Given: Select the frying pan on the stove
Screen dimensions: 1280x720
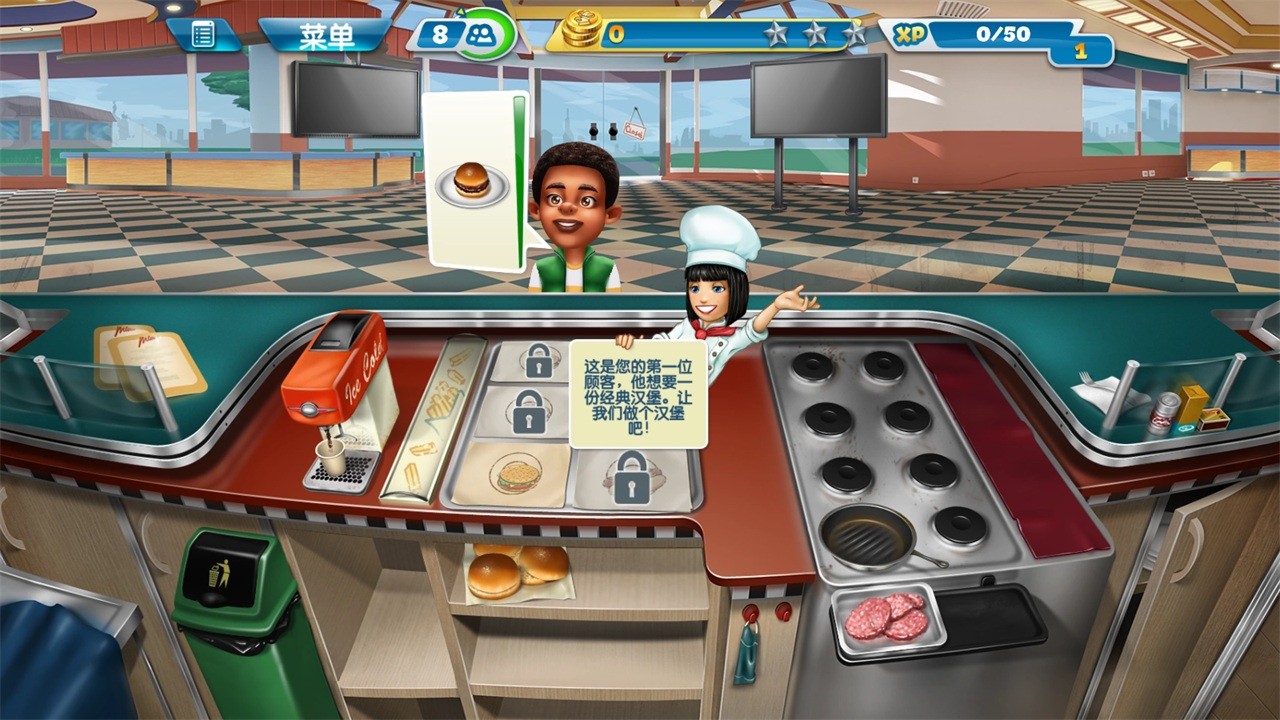Looking at the screenshot, I should coord(866,534).
